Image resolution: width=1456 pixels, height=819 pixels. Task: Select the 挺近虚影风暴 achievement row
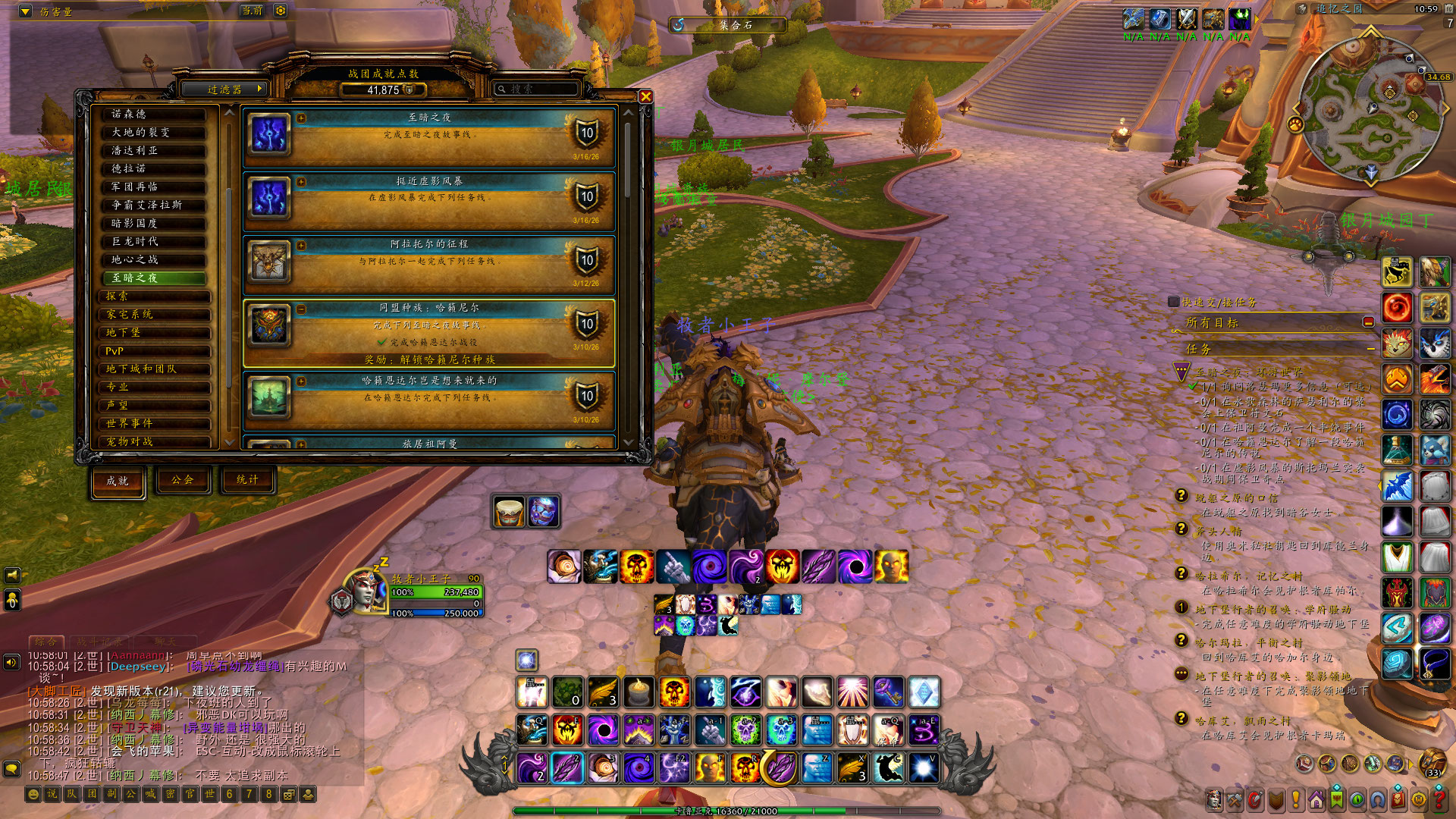point(429,199)
